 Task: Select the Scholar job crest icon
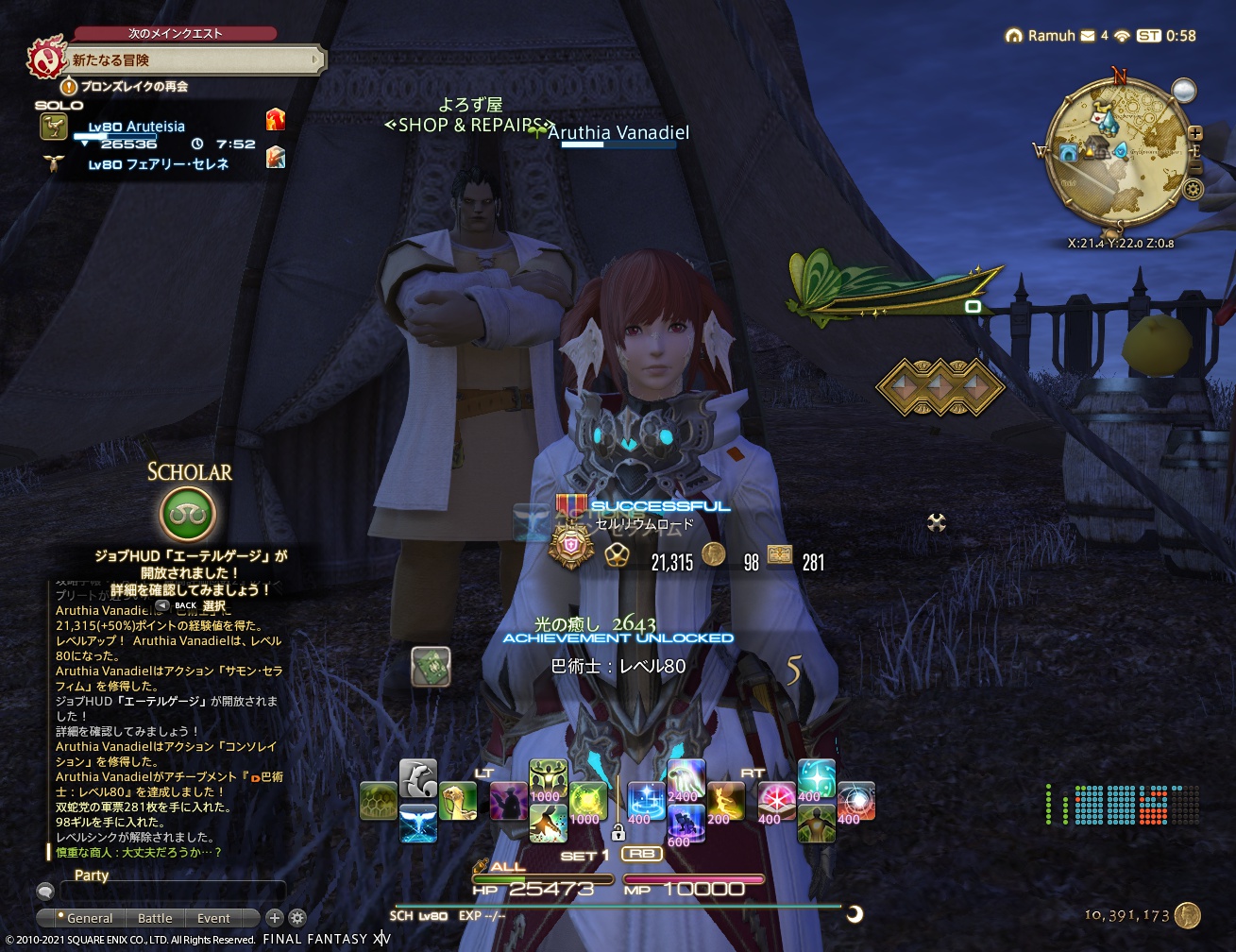pyautogui.click(x=186, y=511)
